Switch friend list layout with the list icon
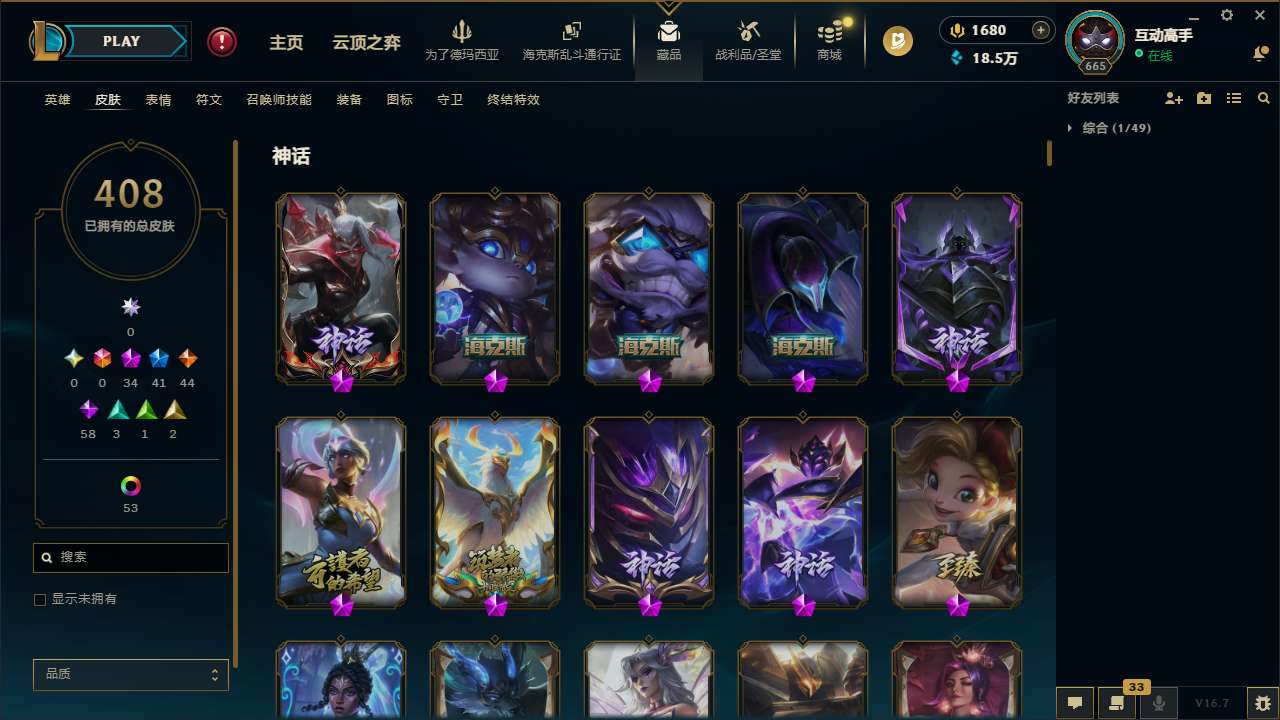Image resolution: width=1280 pixels, height=720 pixels. click(1234, 98)
